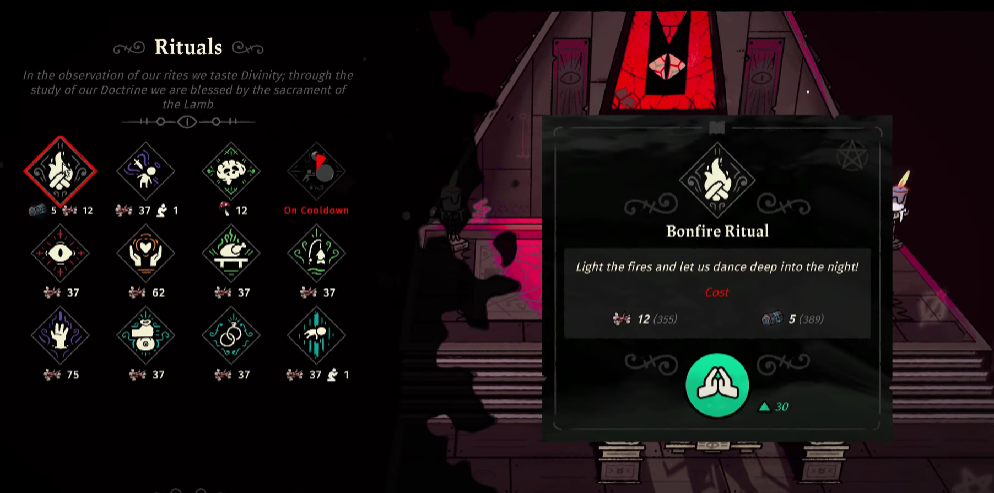The image size is (994, 493).
Task: Select the Bonfire Ritual flame icon
Action: (x=60, y=172)
